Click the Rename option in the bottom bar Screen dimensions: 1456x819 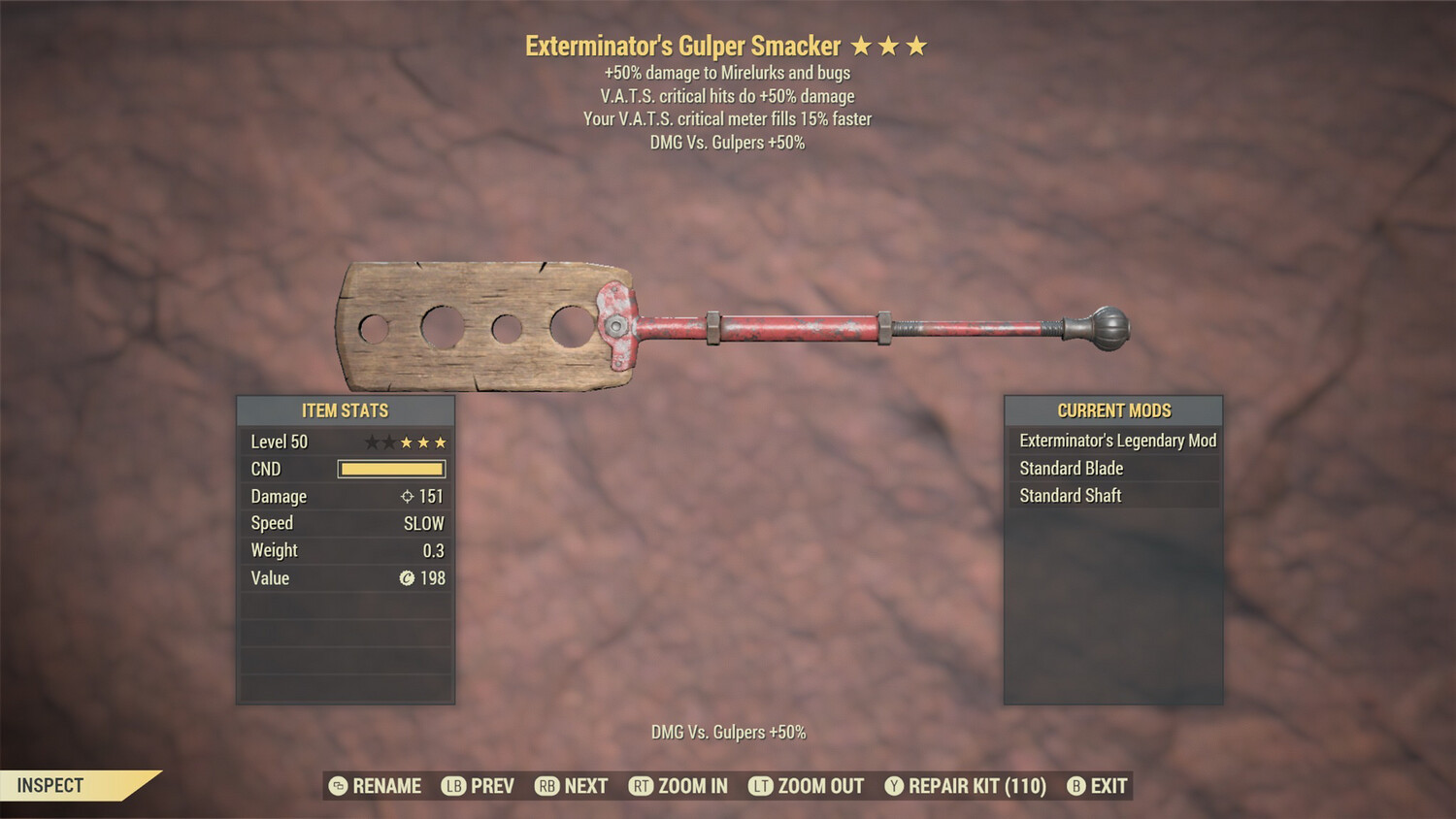[x=376, y=786]
